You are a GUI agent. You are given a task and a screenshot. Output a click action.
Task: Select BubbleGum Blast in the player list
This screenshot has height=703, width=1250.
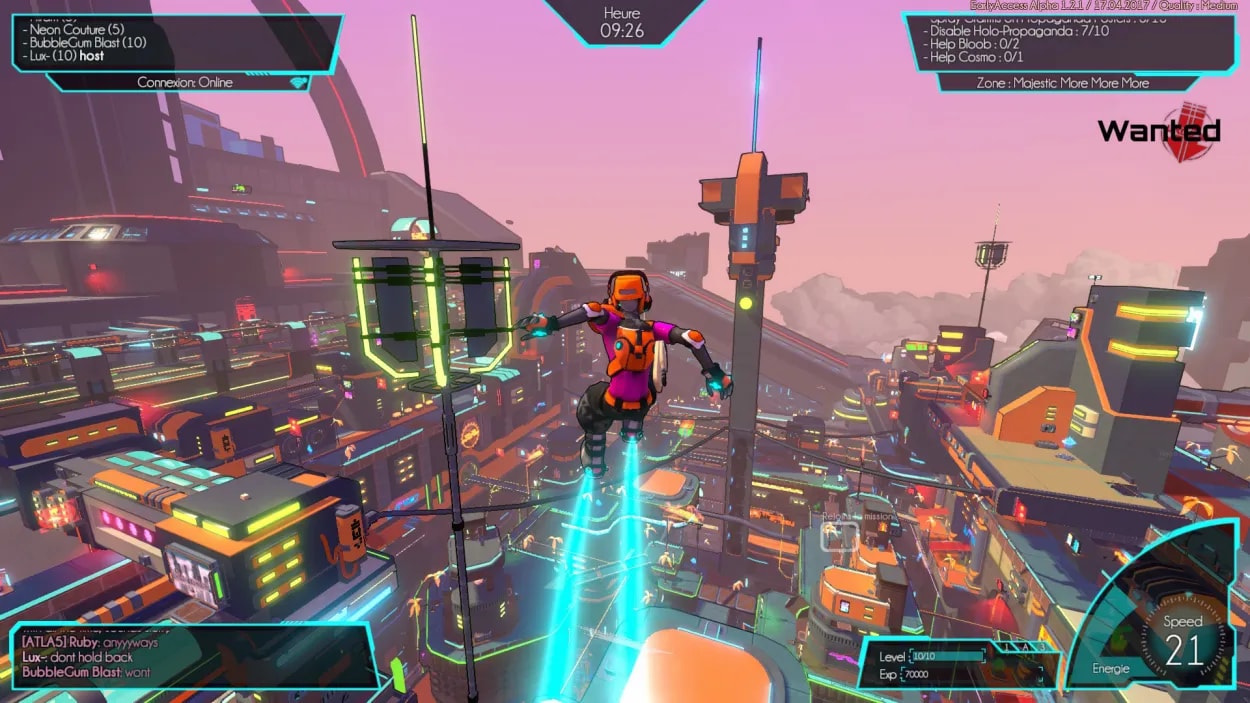click(x=88, y=42)
